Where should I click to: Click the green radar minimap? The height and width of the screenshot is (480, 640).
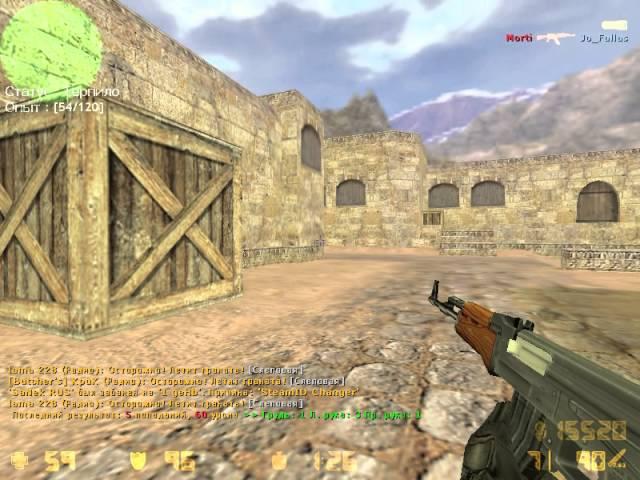coord(50,45)
